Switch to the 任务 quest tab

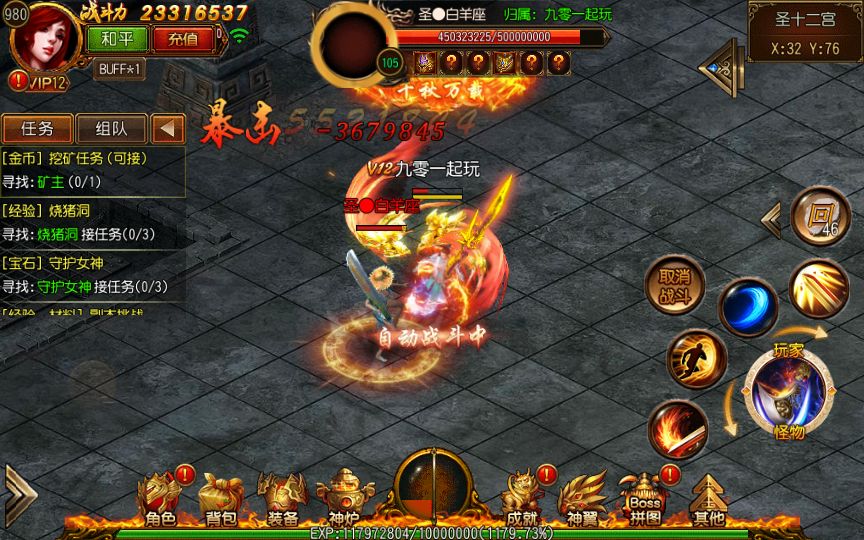click(37, 128)
